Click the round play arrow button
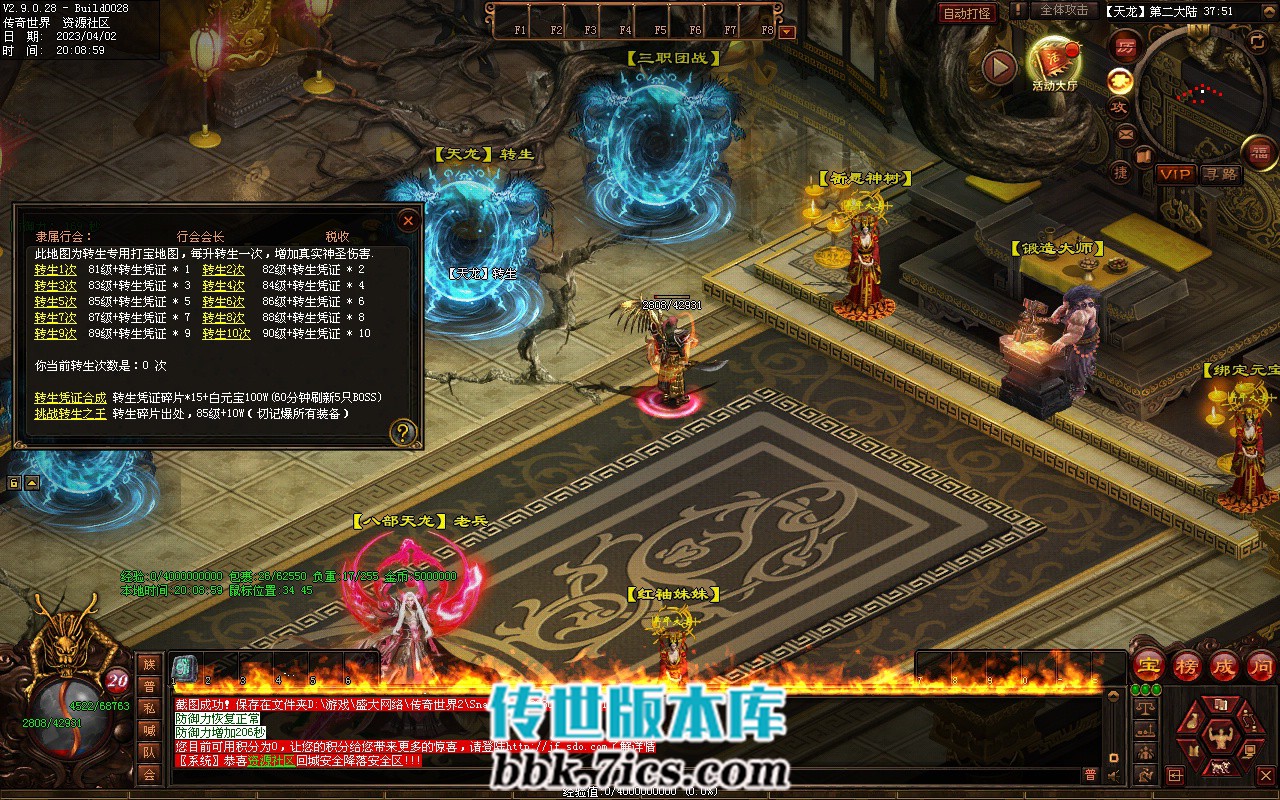The image size is (1280, 800). (999, 67)
